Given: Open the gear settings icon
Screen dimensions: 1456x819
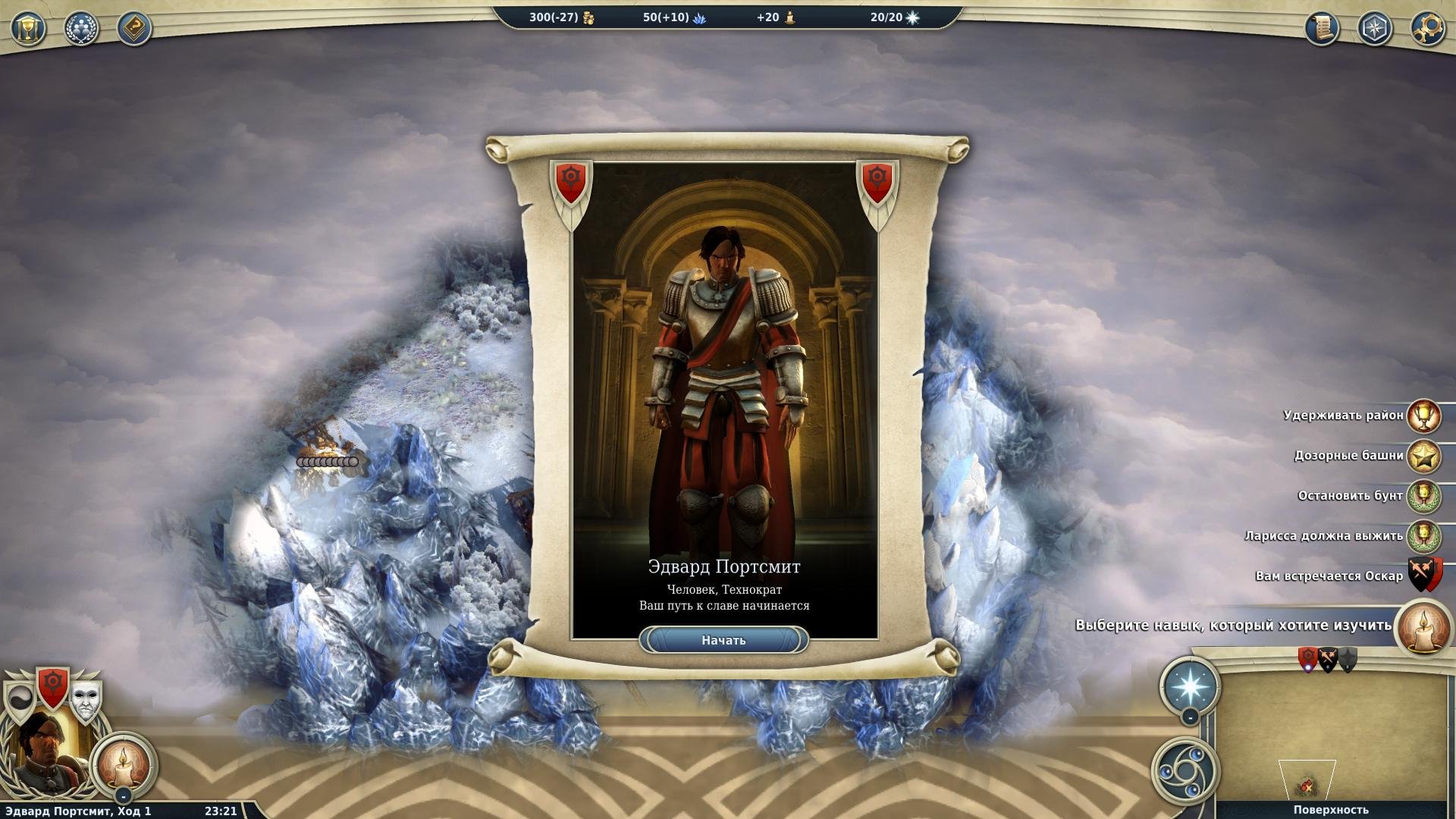Looking at the screenshot, I should pyautogui.click(x=1428, y=29).
